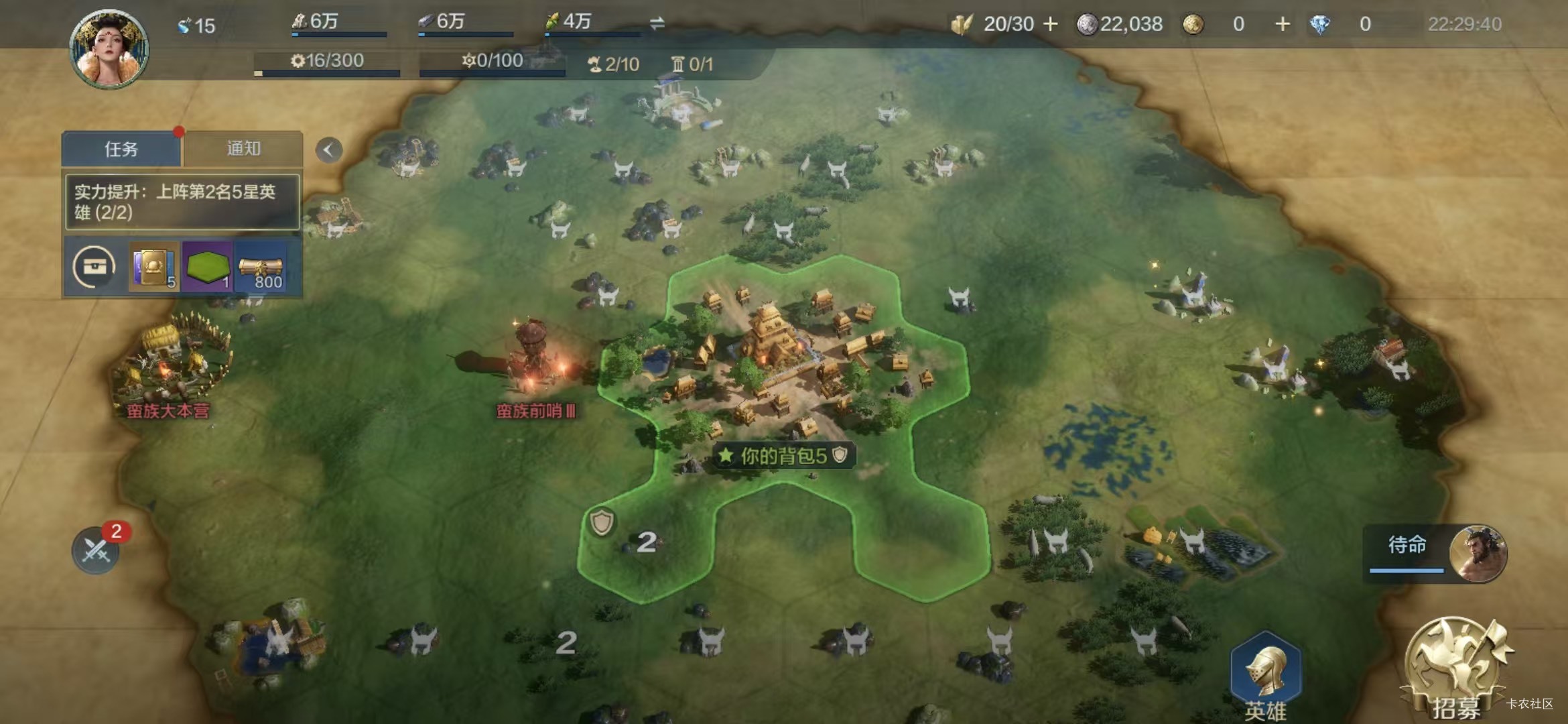Screen dimensions: 1568x724
Task: Switch to the 任务 tab
Action: 121,149
